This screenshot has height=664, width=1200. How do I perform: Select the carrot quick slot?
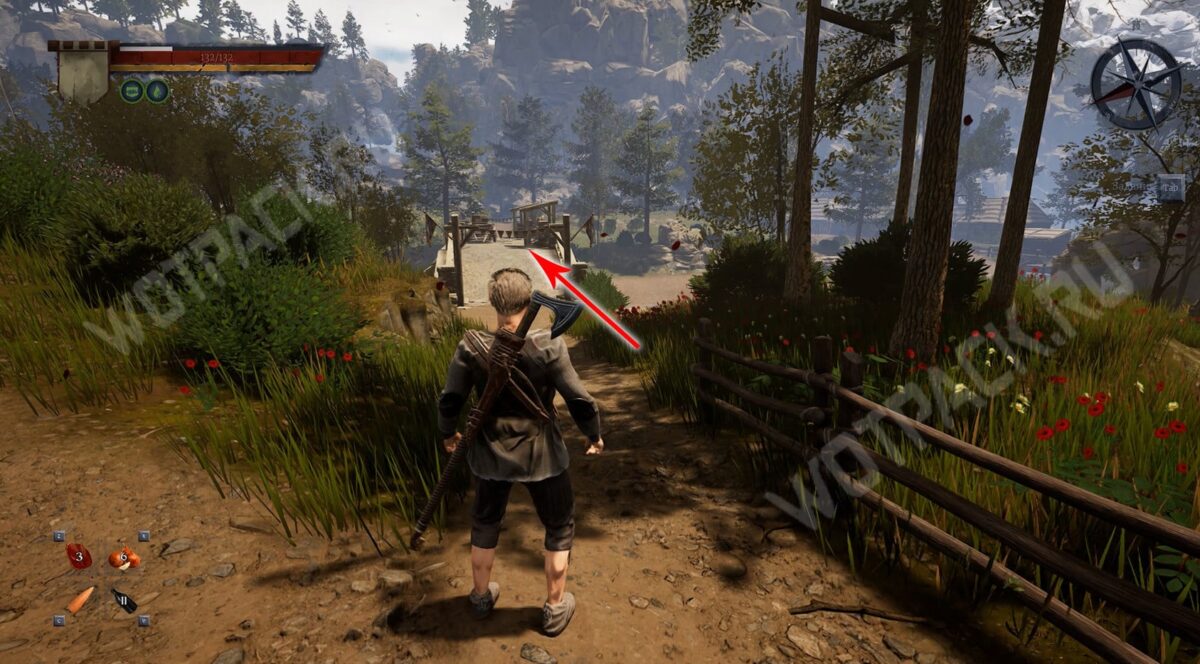tap(80, 599)
